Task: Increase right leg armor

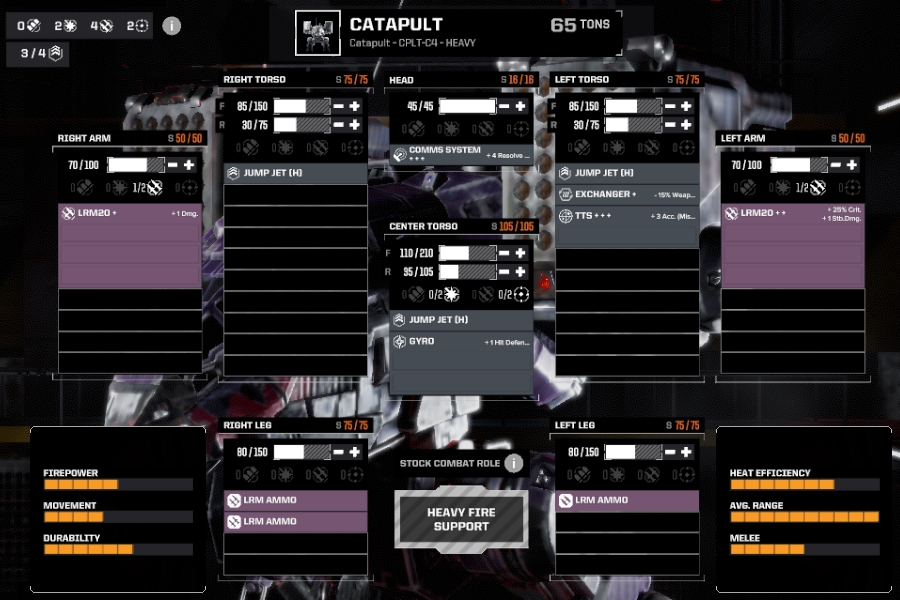Action: pyautogui.click(x=354, y=452)
